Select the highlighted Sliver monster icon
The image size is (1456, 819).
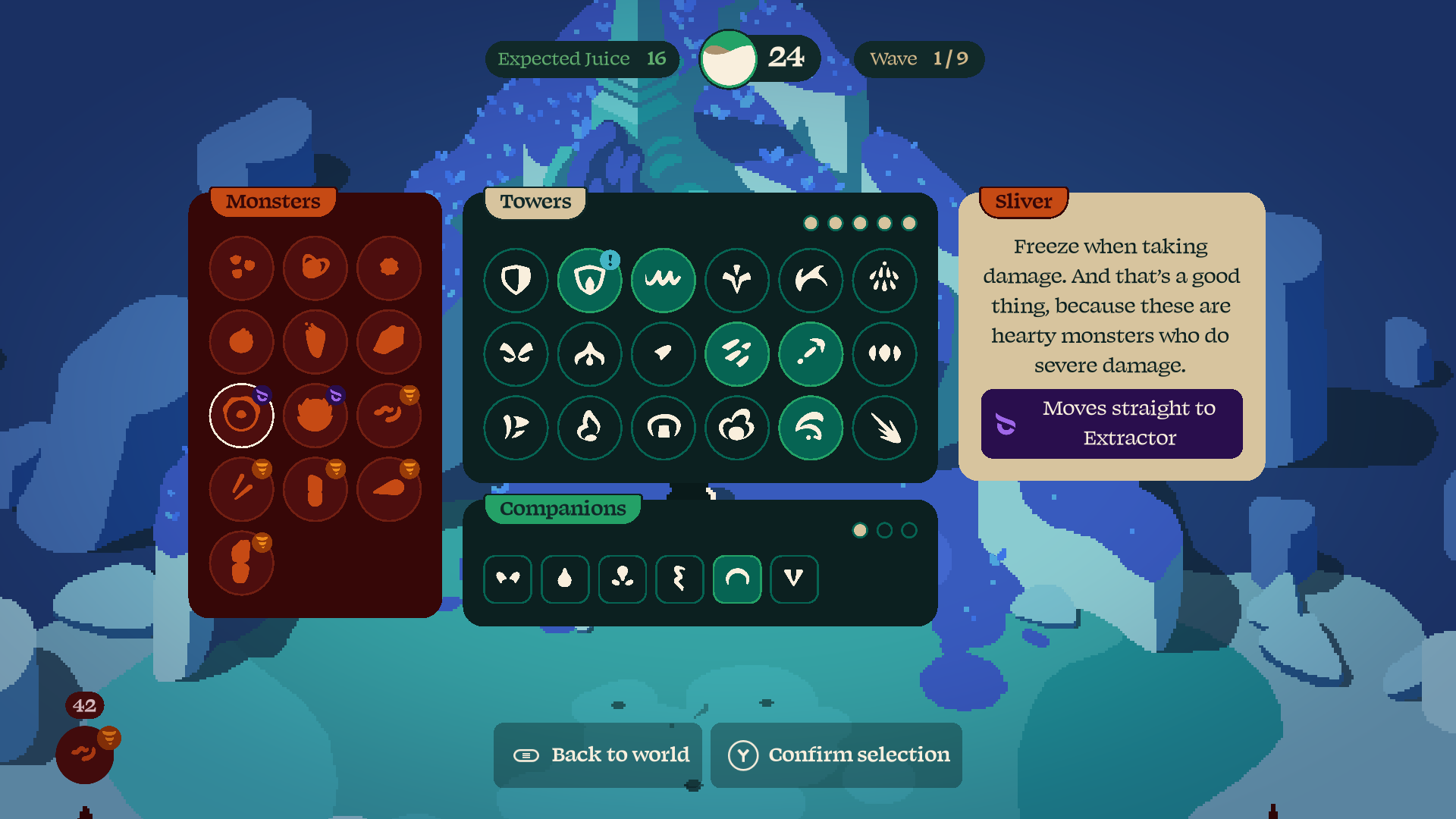click(241, 416)
